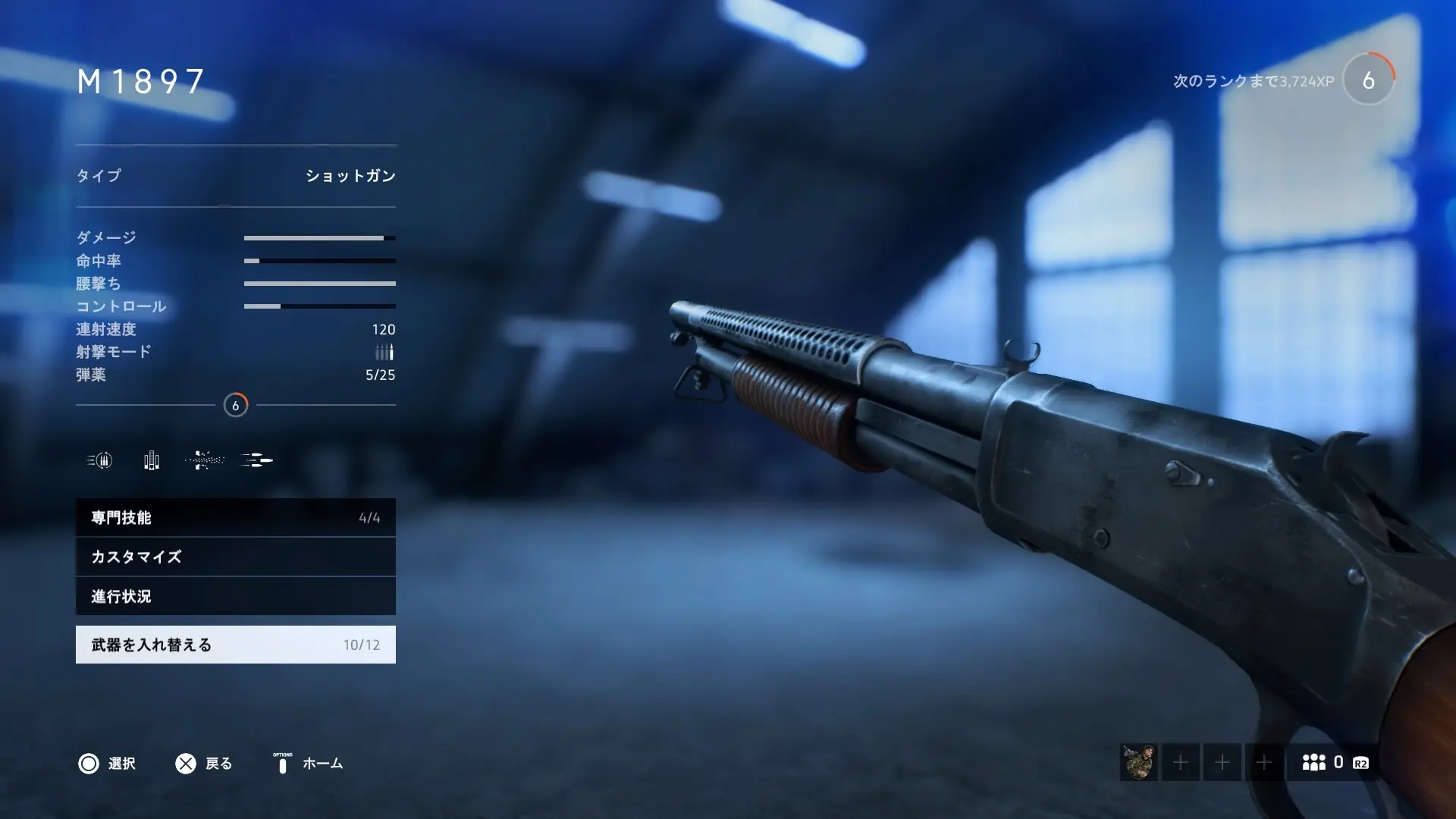The width and height of the screenshot is (1456, 819).
Task: Select the rapid fire specialization icon
Action: (x=99, y=460)
